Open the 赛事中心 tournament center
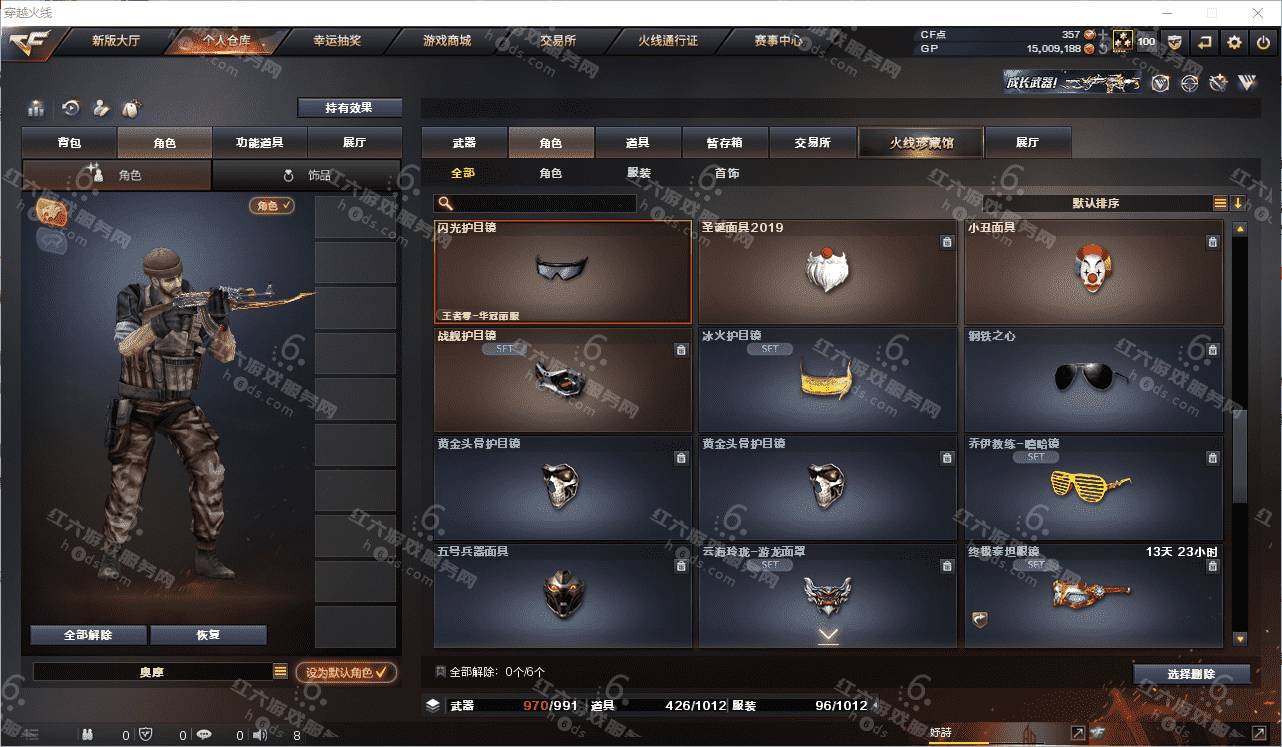 [778, 42]
